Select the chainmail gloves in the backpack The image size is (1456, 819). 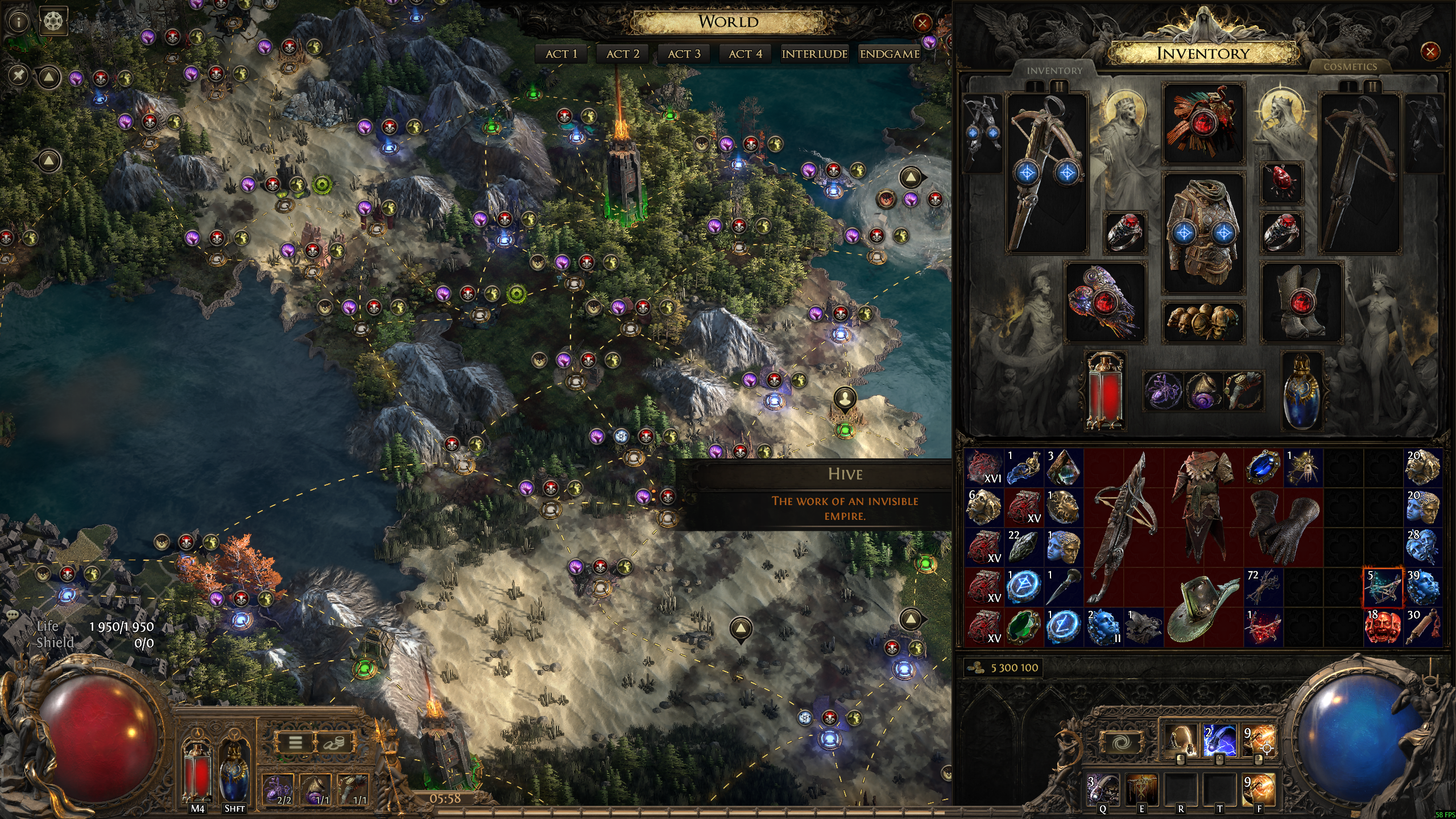click(1283, 527)
